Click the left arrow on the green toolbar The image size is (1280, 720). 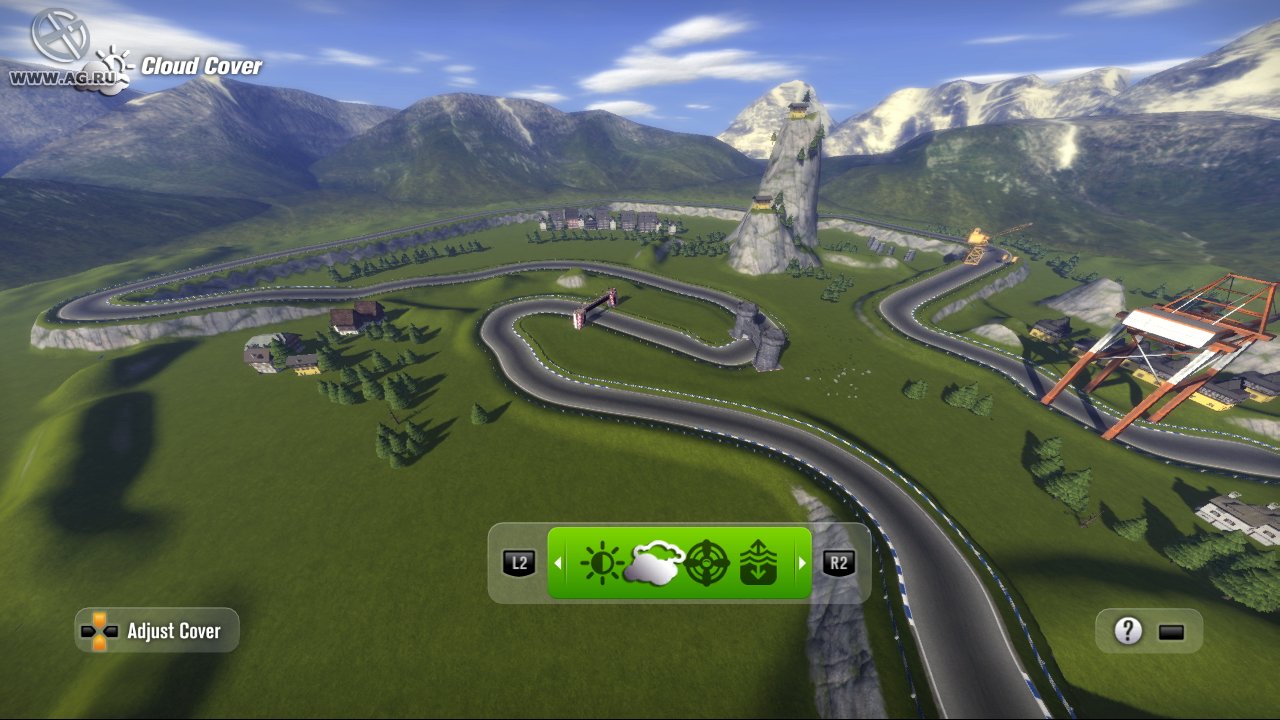click(x=558, y=563)
